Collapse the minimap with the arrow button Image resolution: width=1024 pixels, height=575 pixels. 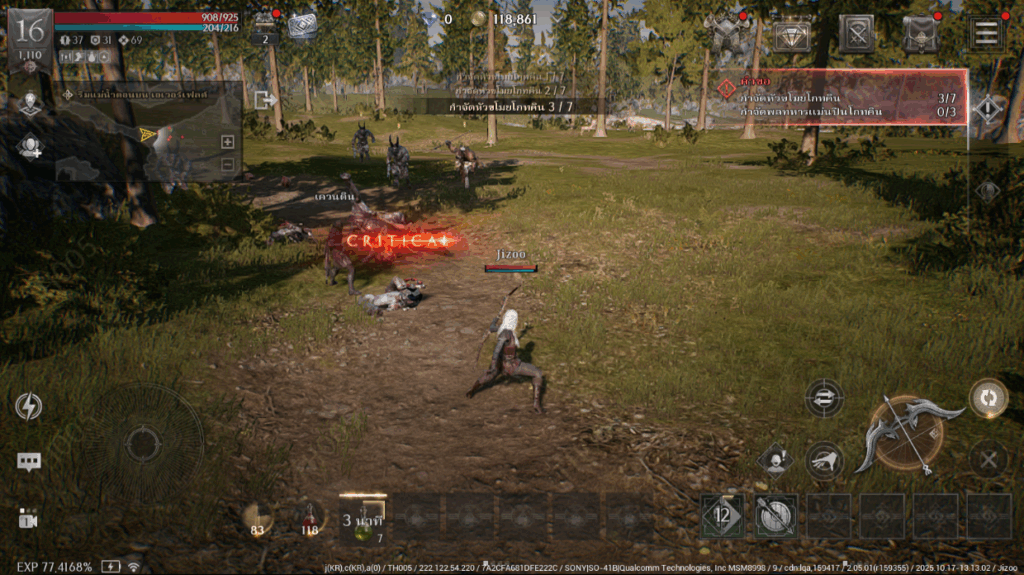(264, 99)
